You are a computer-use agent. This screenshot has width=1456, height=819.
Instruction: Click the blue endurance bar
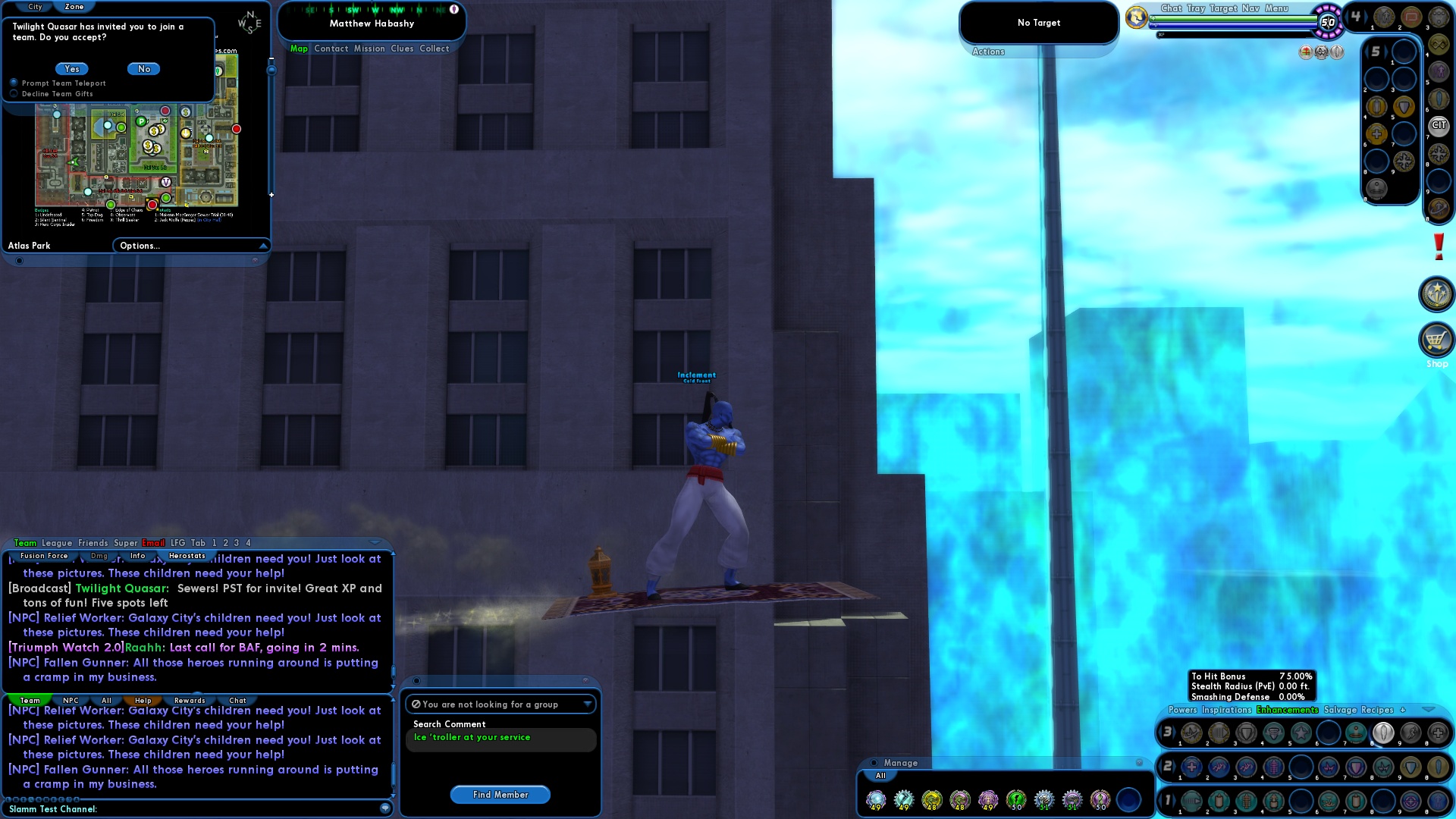(x=1236, y=25)
